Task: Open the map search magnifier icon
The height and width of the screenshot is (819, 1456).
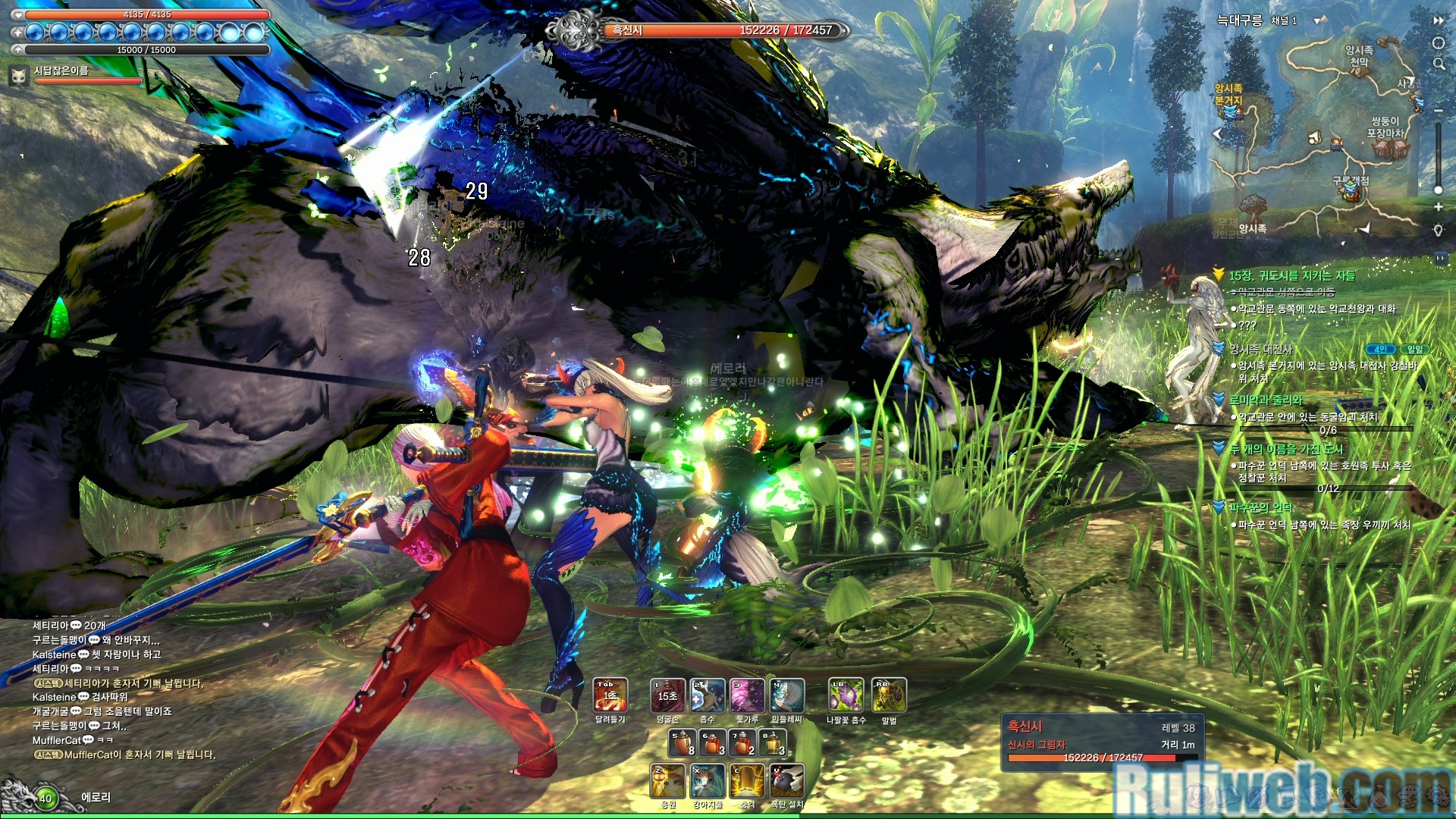Action: point(1439,64)
